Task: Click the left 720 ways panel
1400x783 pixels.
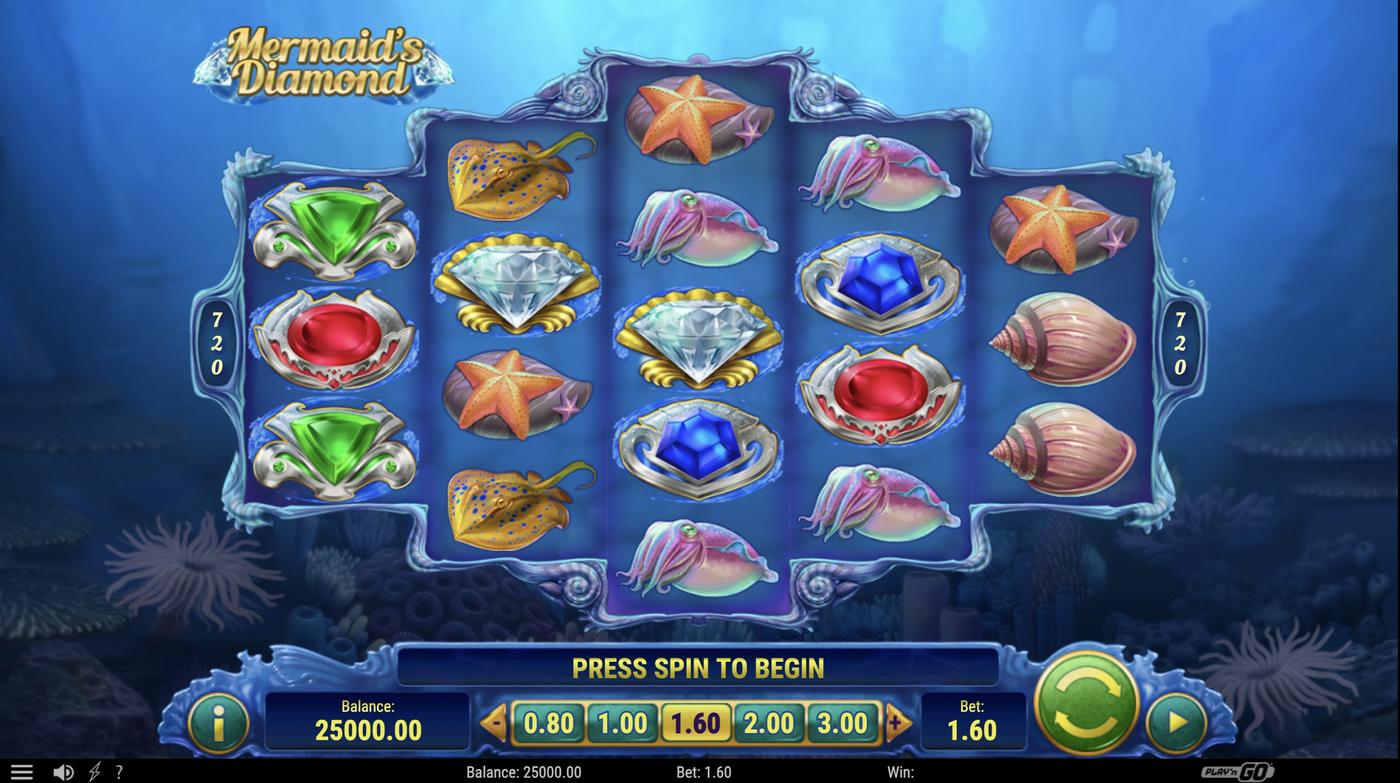Action: click(x=215, y=345)
